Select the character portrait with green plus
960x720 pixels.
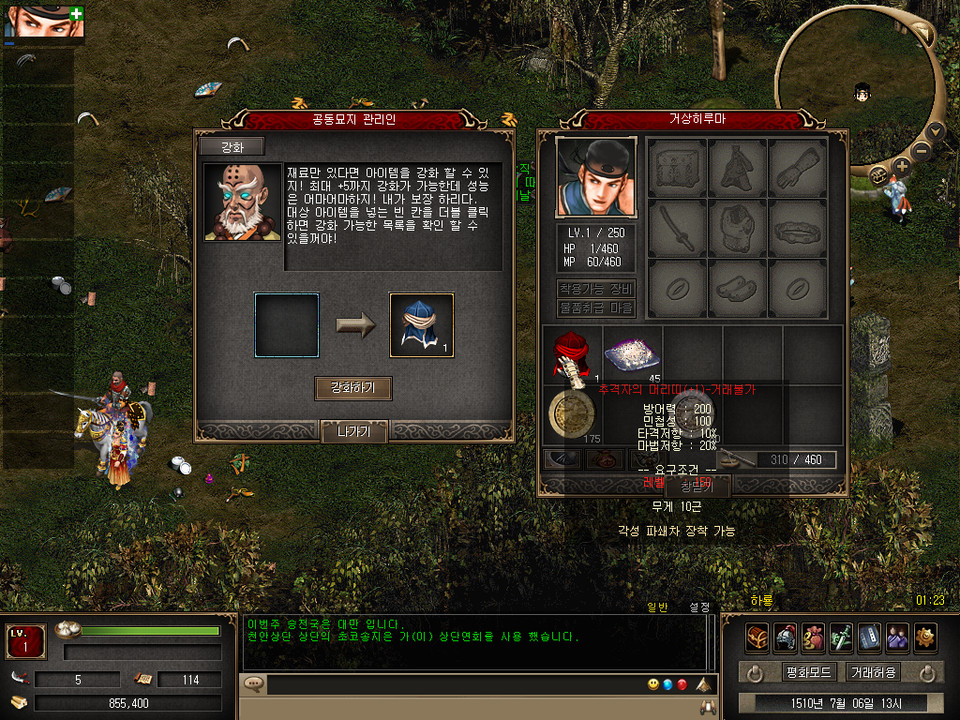pos(43,20)
